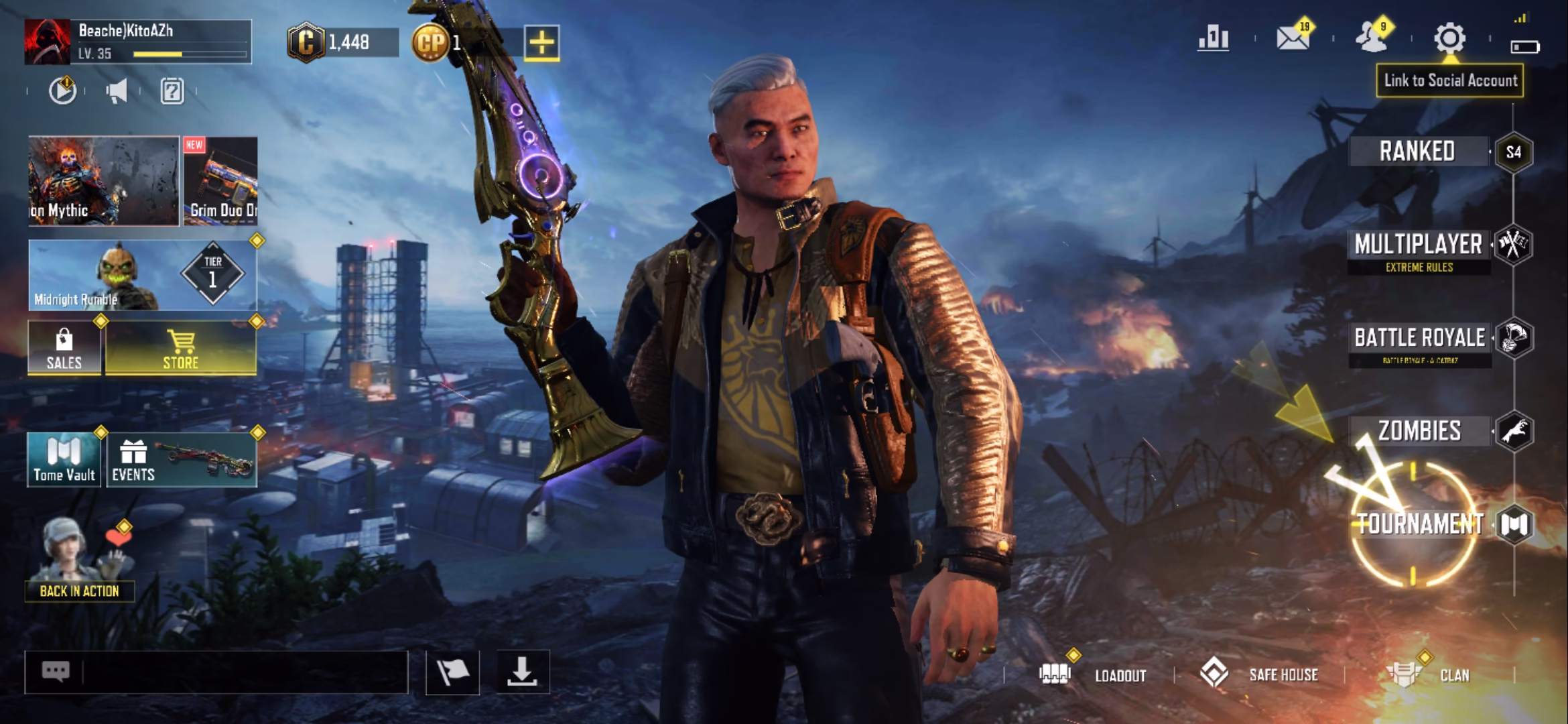Screen dimensions: 1568x724
Task: Open the Tome Vault
Action: pyautogui.click(x=64, y=460)
